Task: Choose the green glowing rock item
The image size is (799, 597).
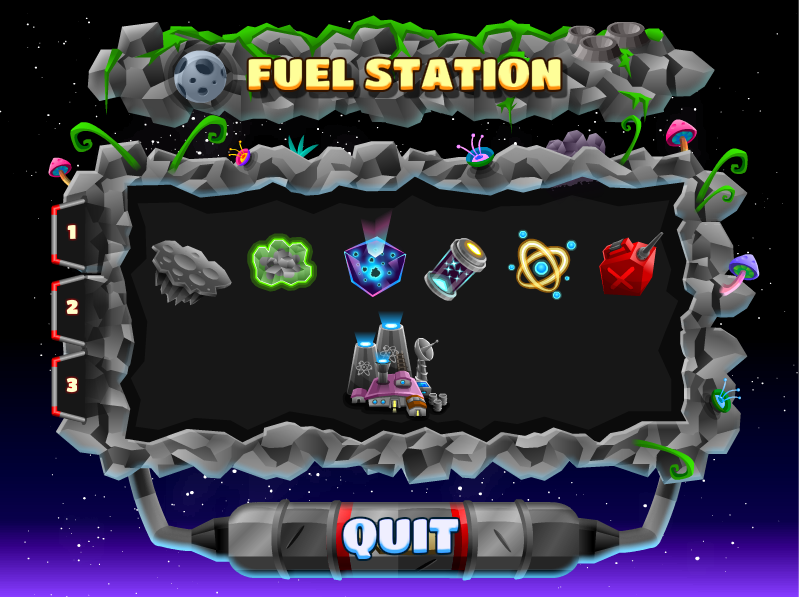Action: click(281, 264)
